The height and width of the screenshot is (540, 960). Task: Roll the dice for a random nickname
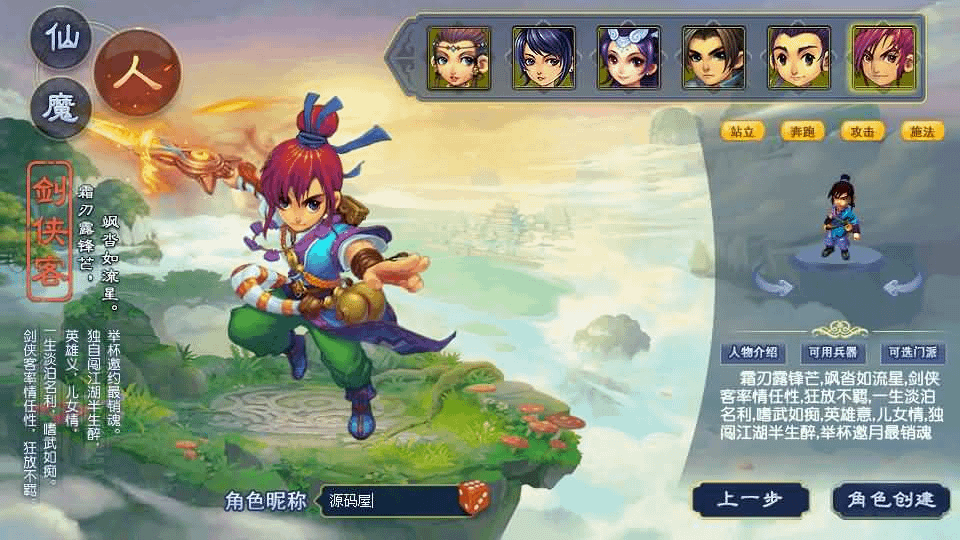tap(473, 498)
